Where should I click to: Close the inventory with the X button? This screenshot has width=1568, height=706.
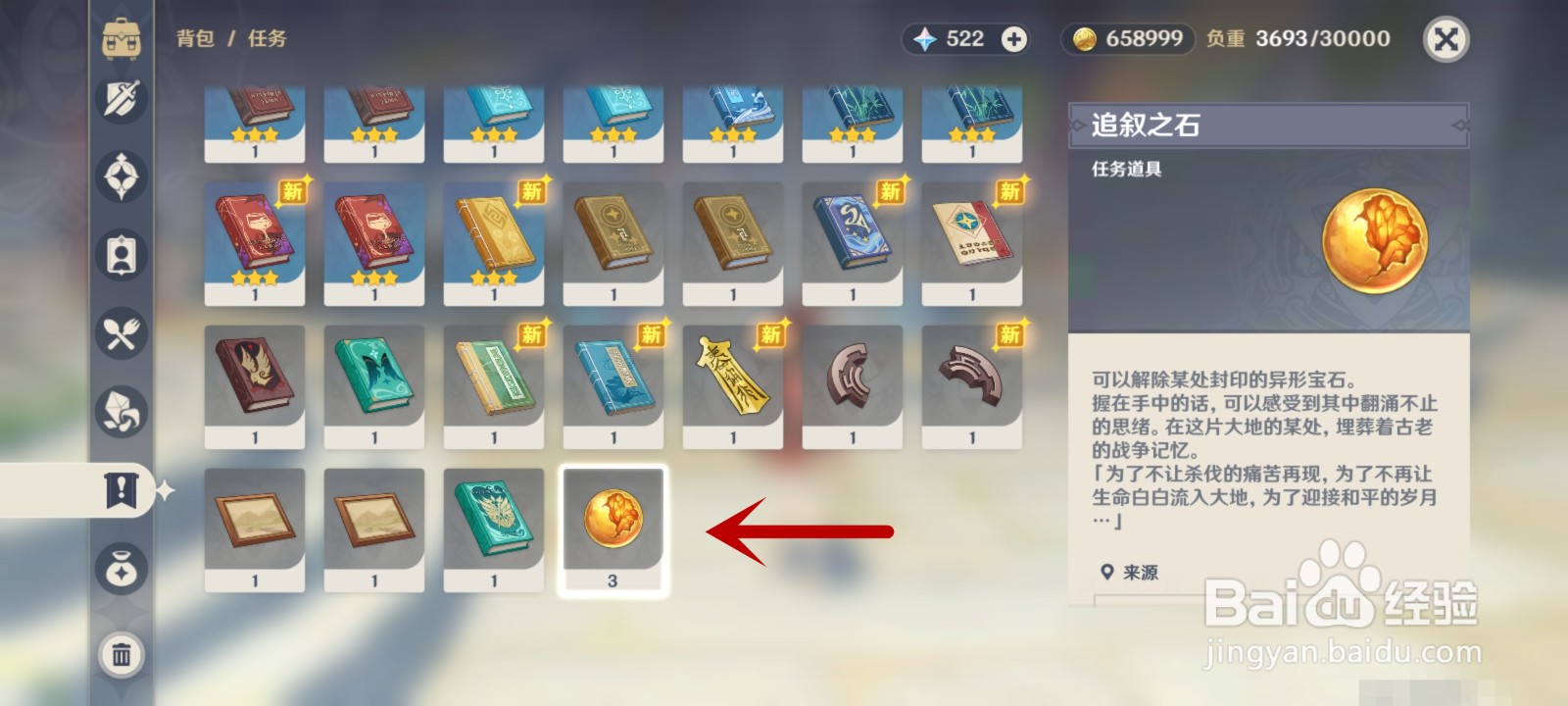[1447, 40]
